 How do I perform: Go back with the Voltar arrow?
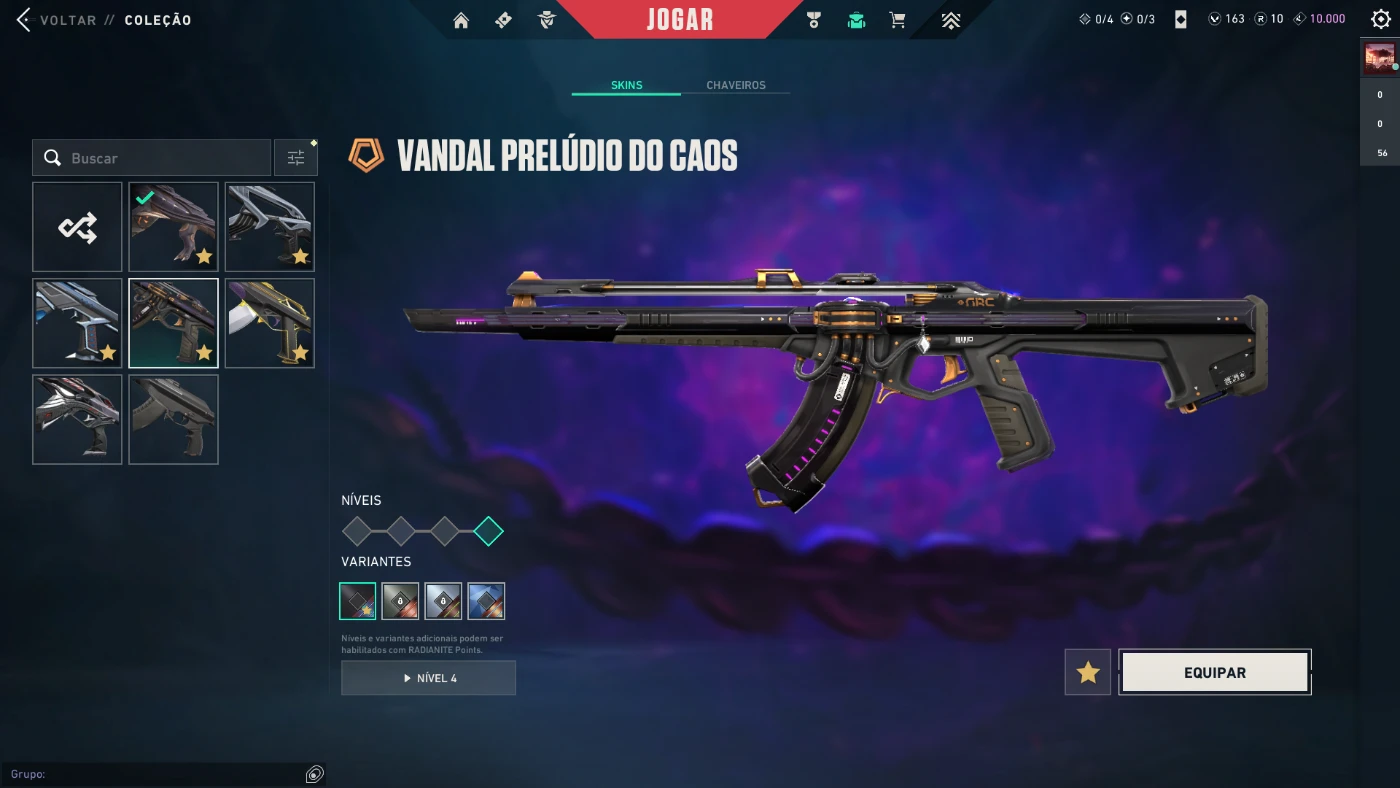coord(24,20)
